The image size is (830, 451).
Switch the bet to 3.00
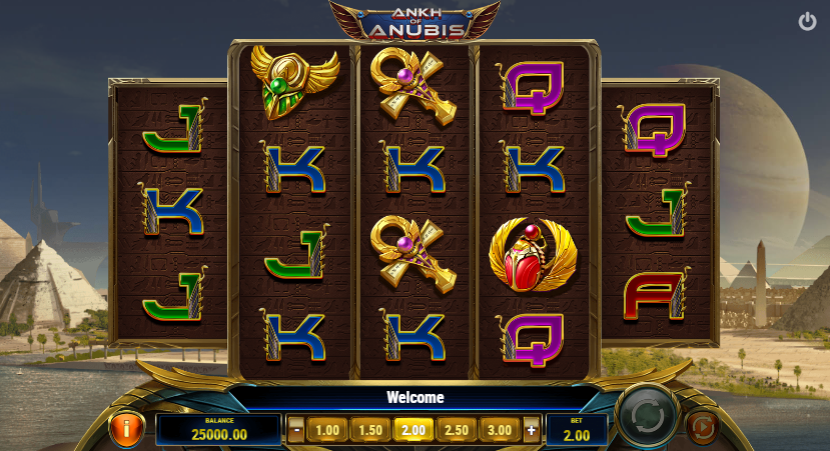(x=499, y=430)
